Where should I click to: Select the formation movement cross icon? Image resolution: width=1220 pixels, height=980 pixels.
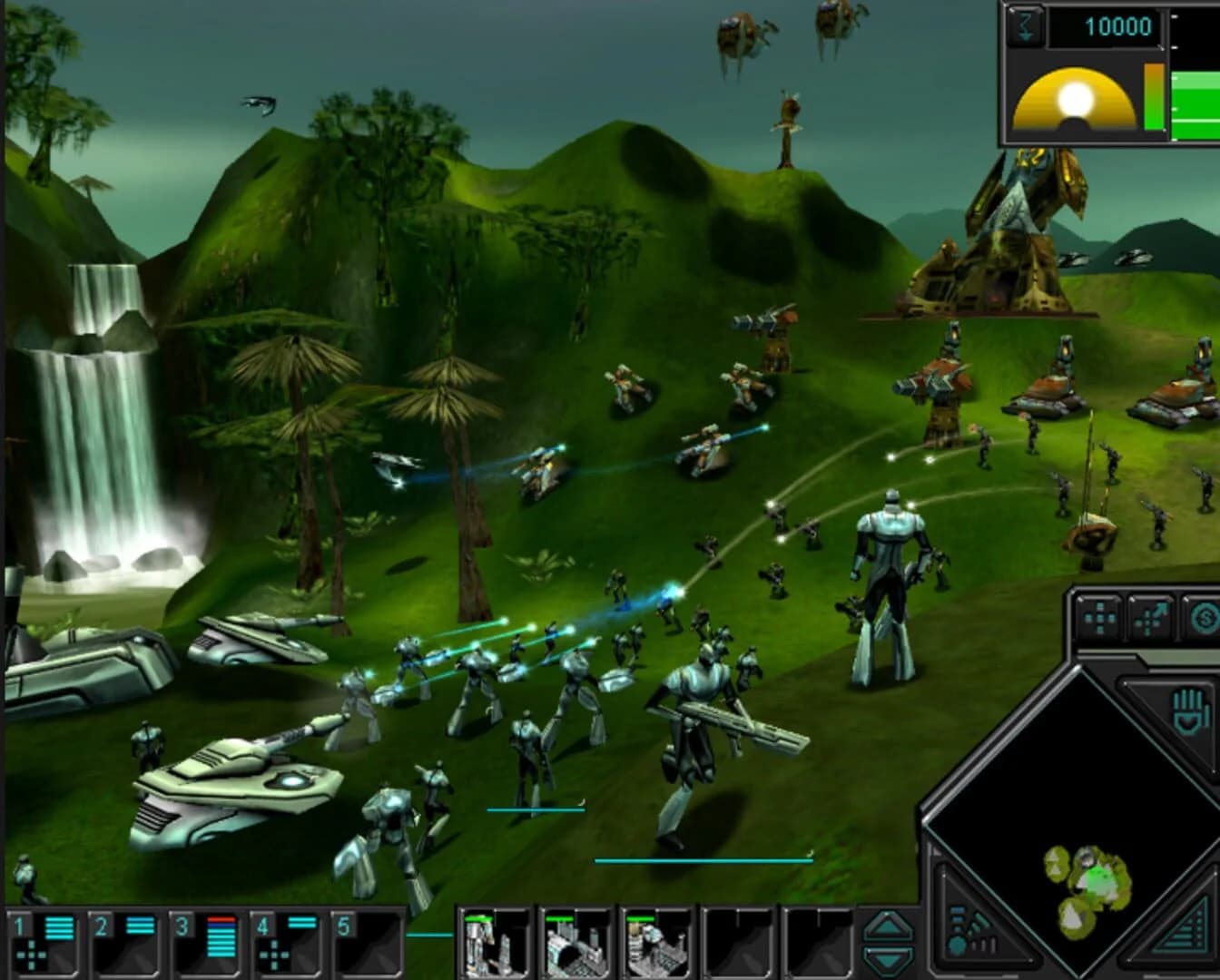tap(1102, 619)
